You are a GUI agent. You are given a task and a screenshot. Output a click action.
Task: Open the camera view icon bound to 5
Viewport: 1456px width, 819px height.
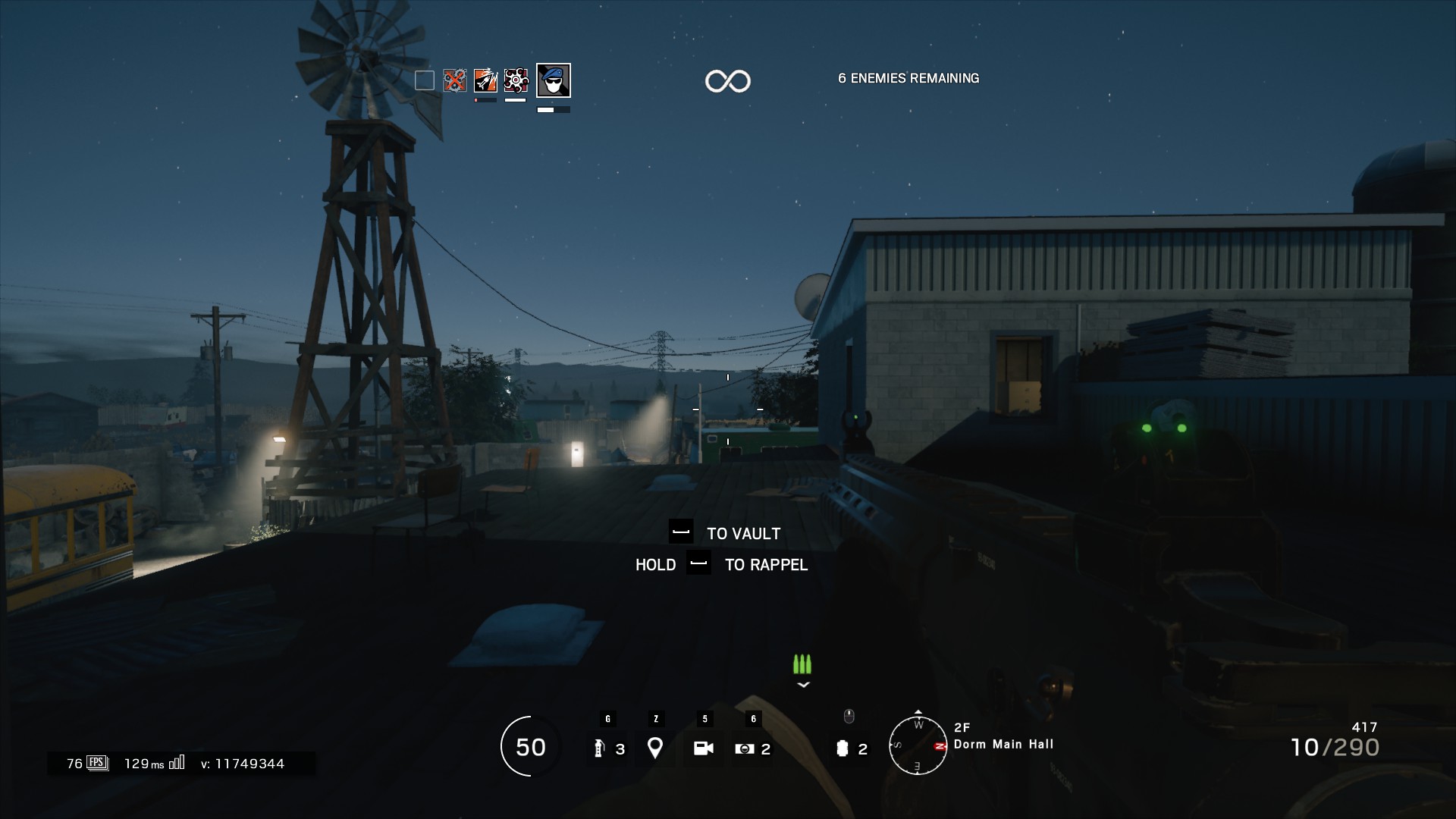pyautogui.click(x=704, y=747)
